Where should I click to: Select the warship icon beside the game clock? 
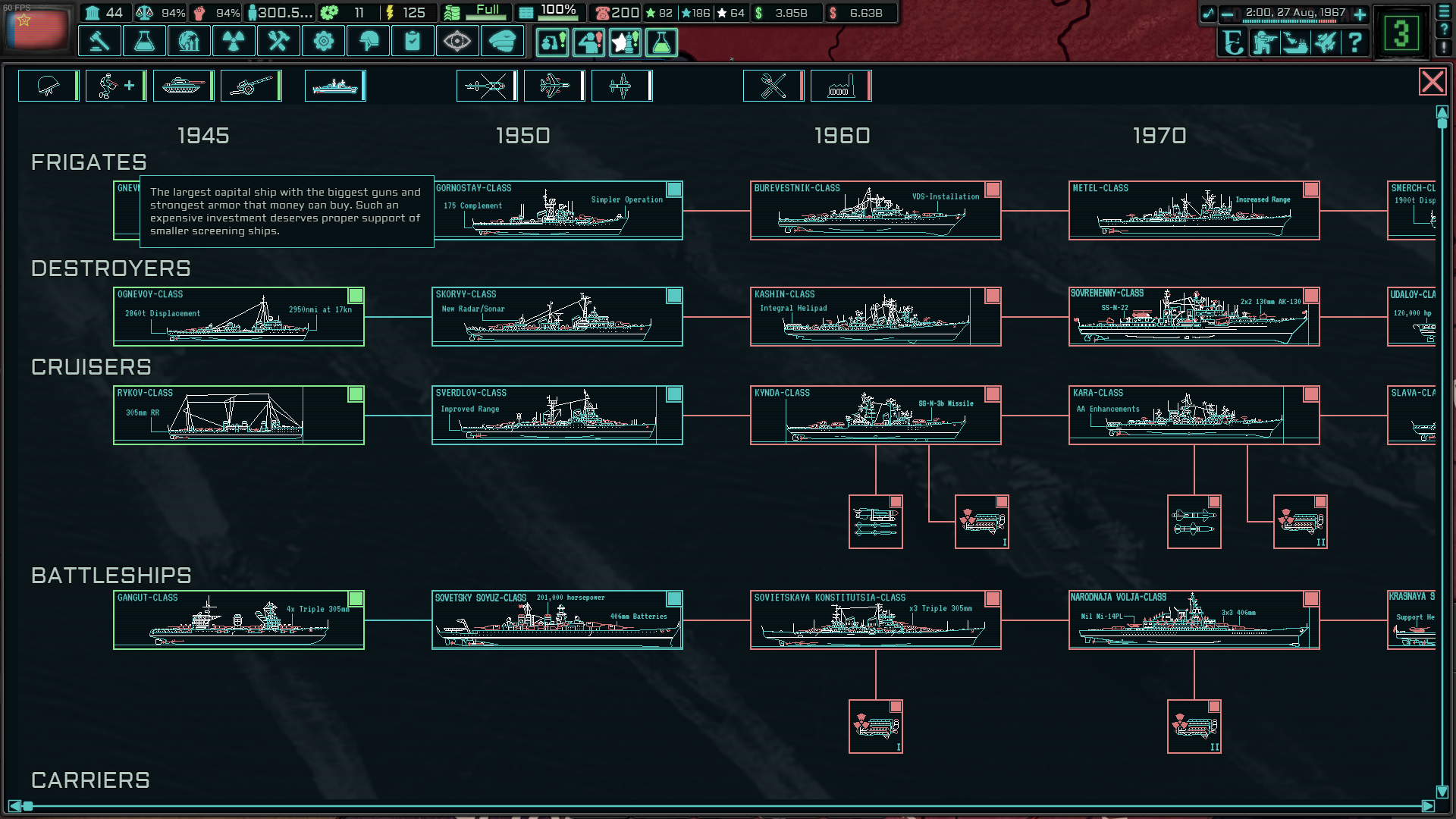pyautogui.click(x=1295, y=44)
